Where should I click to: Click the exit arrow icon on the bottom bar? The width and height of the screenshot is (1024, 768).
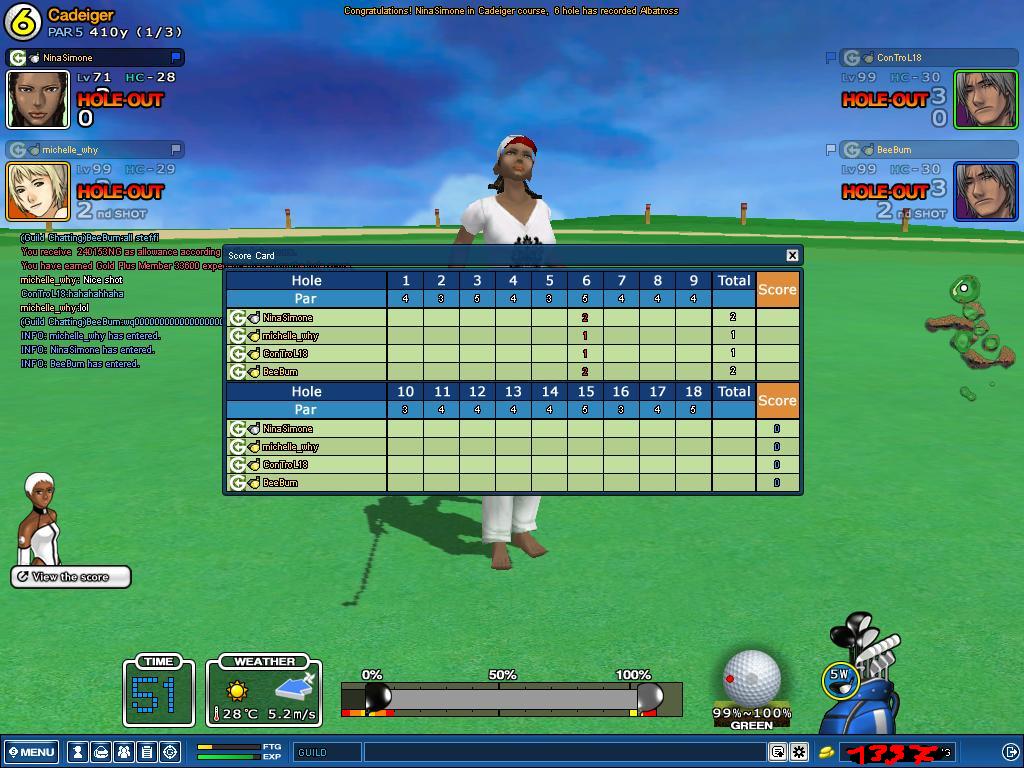[1010, 752]
